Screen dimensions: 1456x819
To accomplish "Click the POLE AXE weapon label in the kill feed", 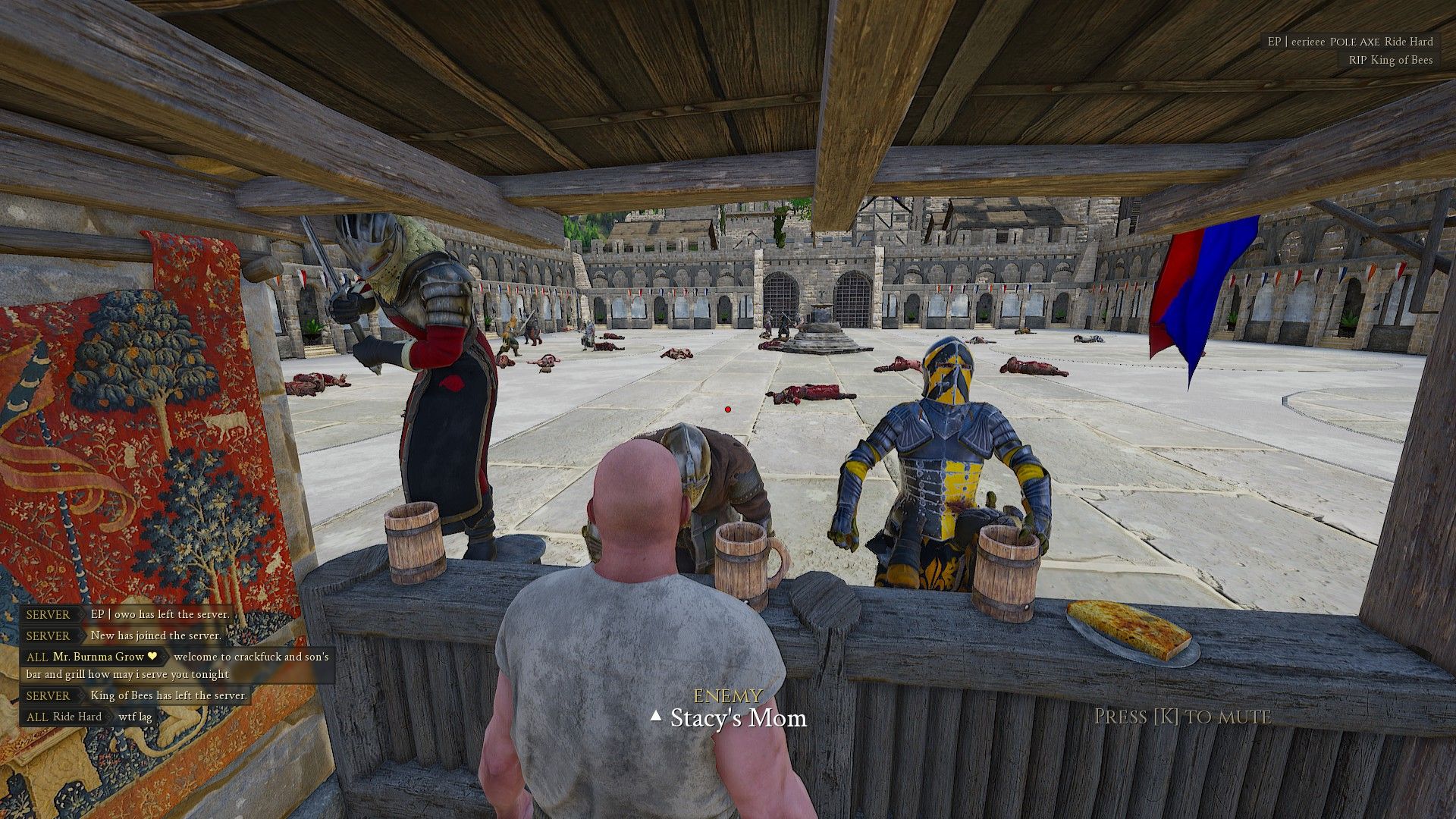I will (1355, 42).
